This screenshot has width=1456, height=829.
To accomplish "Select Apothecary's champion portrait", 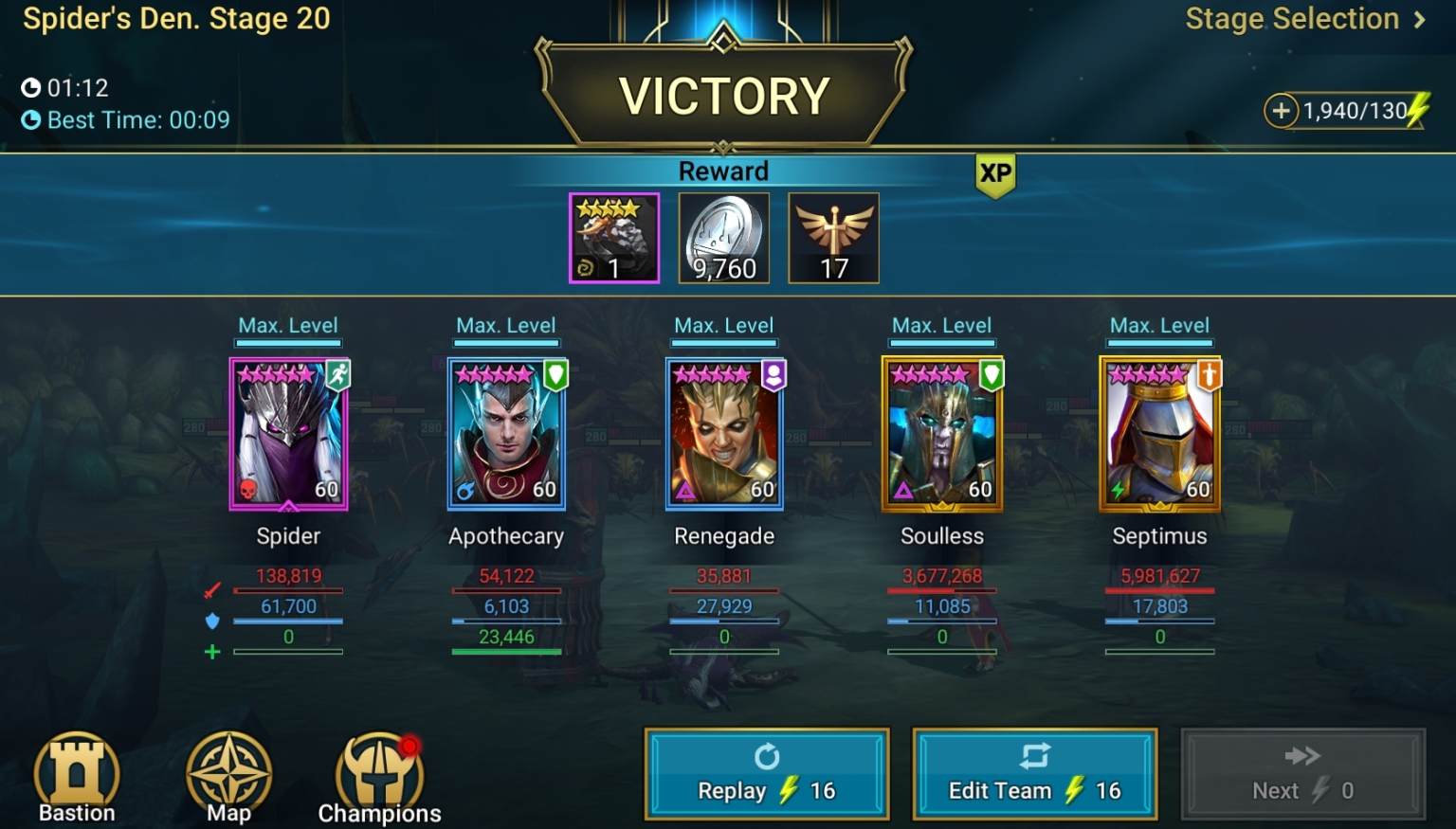I will [x=506, y=434].
